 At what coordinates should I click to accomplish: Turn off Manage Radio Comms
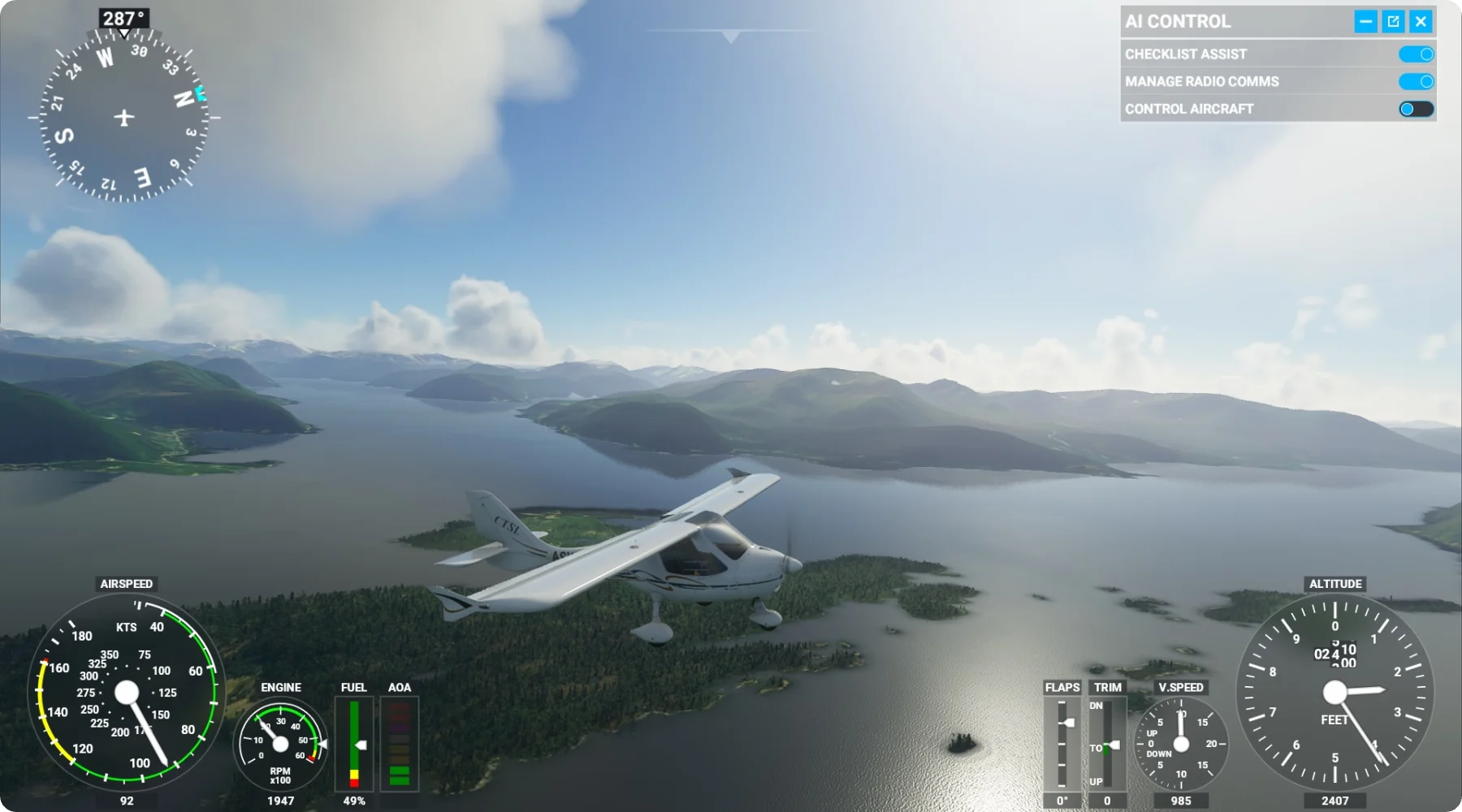1417,80
